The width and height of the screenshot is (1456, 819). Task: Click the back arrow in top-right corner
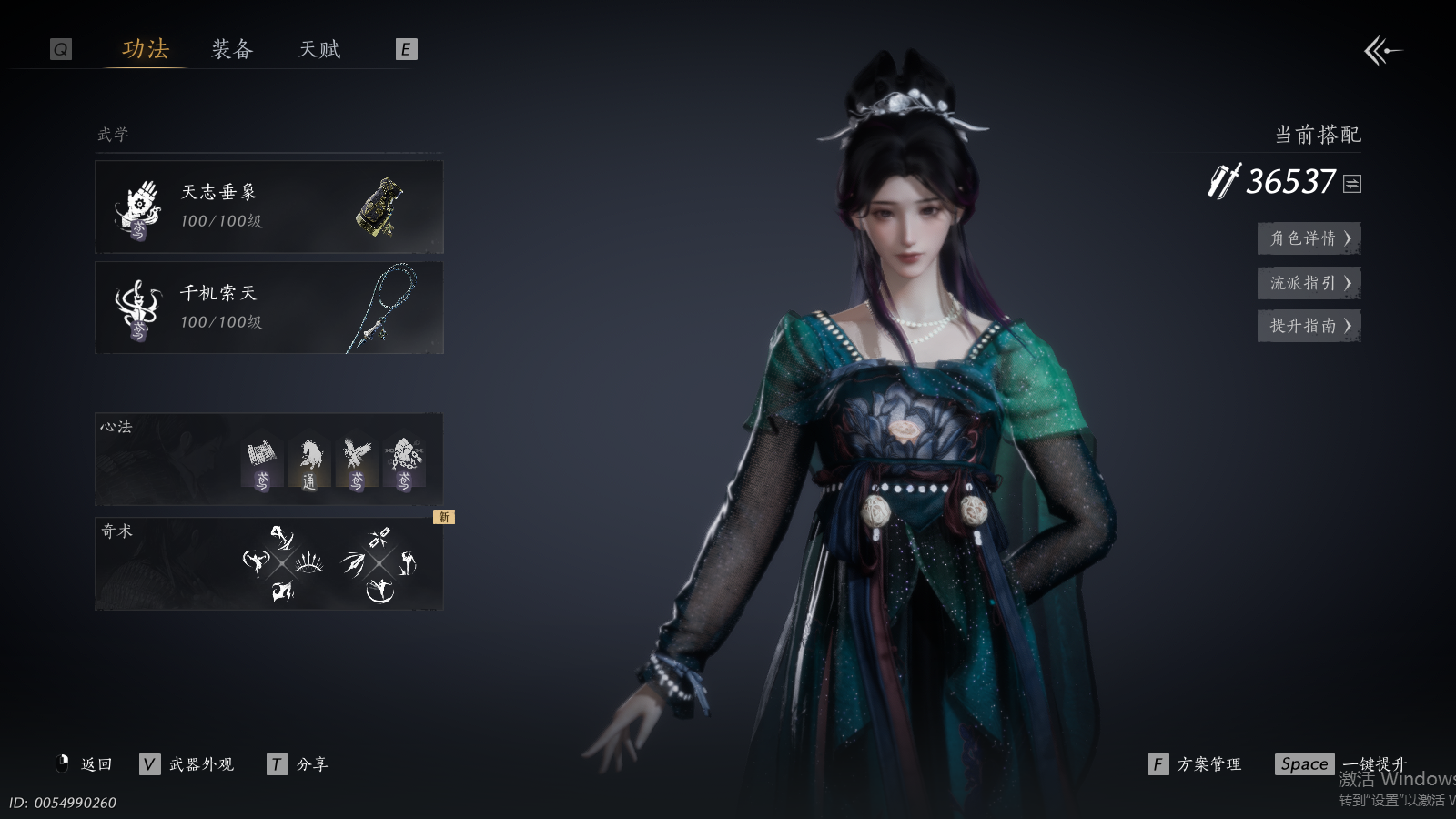(x=1382, y=51)
